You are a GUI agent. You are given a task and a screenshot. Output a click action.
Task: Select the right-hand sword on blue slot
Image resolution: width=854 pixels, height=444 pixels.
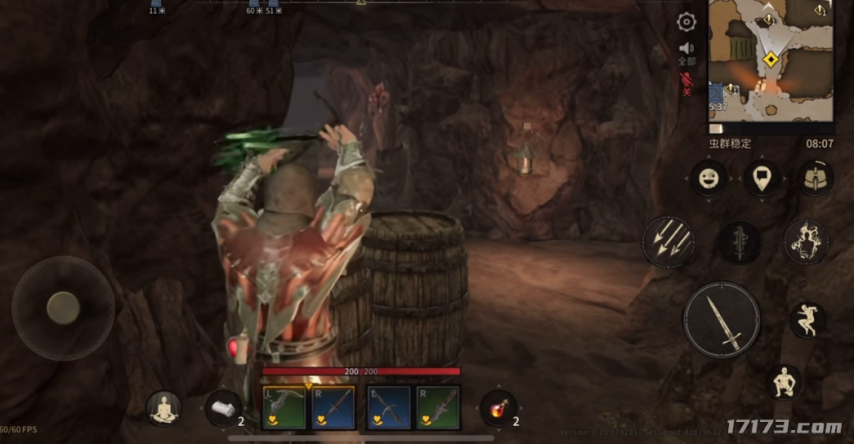pyautogui.click(x=333, y=407)
